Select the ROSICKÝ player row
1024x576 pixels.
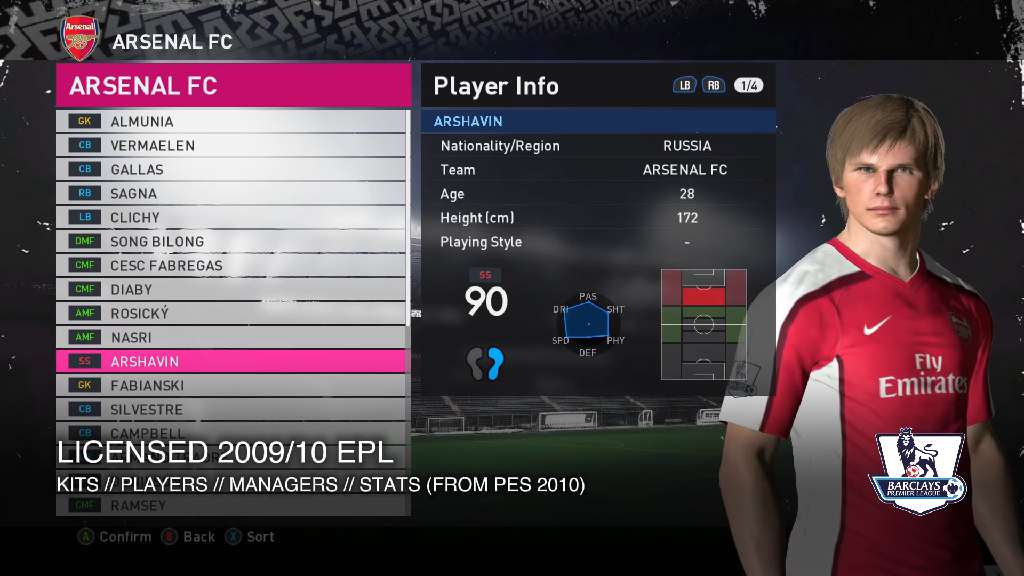(232, 313)
